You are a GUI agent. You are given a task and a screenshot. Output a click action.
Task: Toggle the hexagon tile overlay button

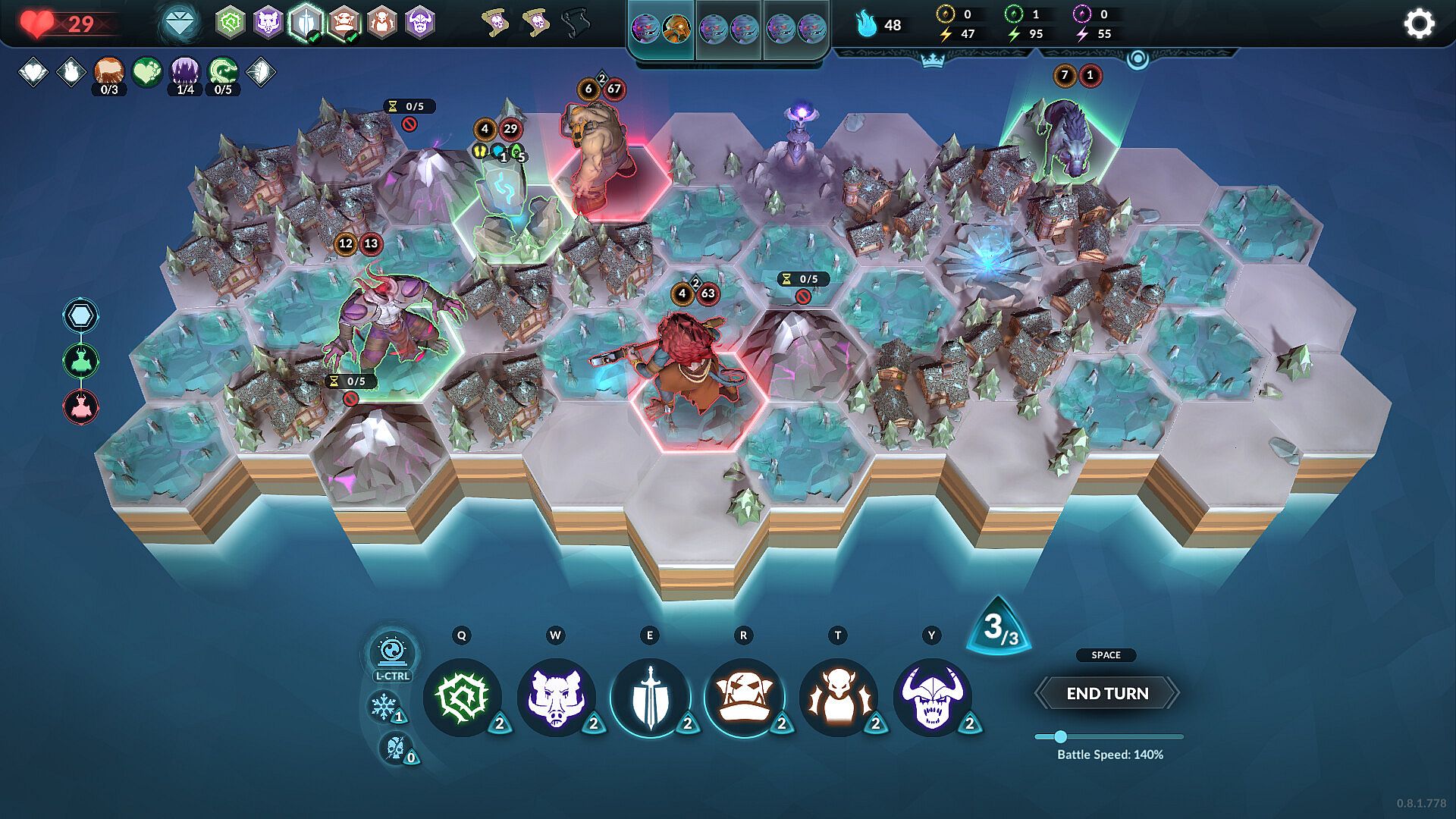pos(80,315)
